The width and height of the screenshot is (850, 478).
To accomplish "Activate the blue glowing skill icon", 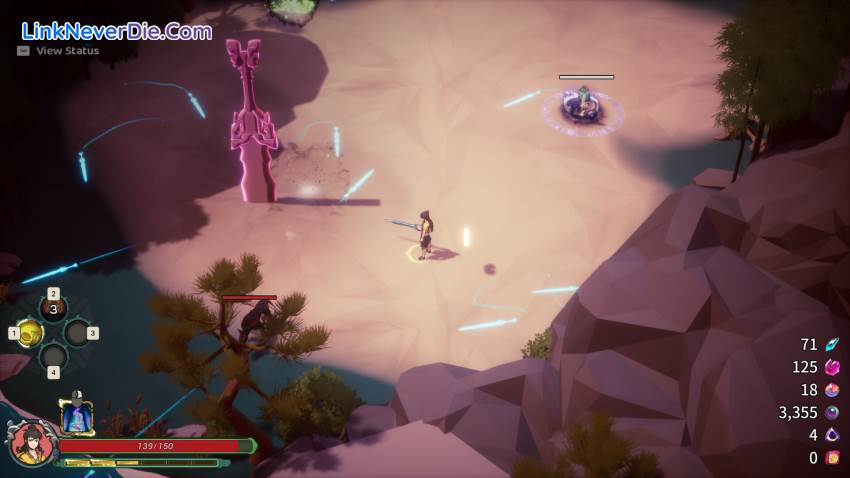I will (x=76, y=417).
